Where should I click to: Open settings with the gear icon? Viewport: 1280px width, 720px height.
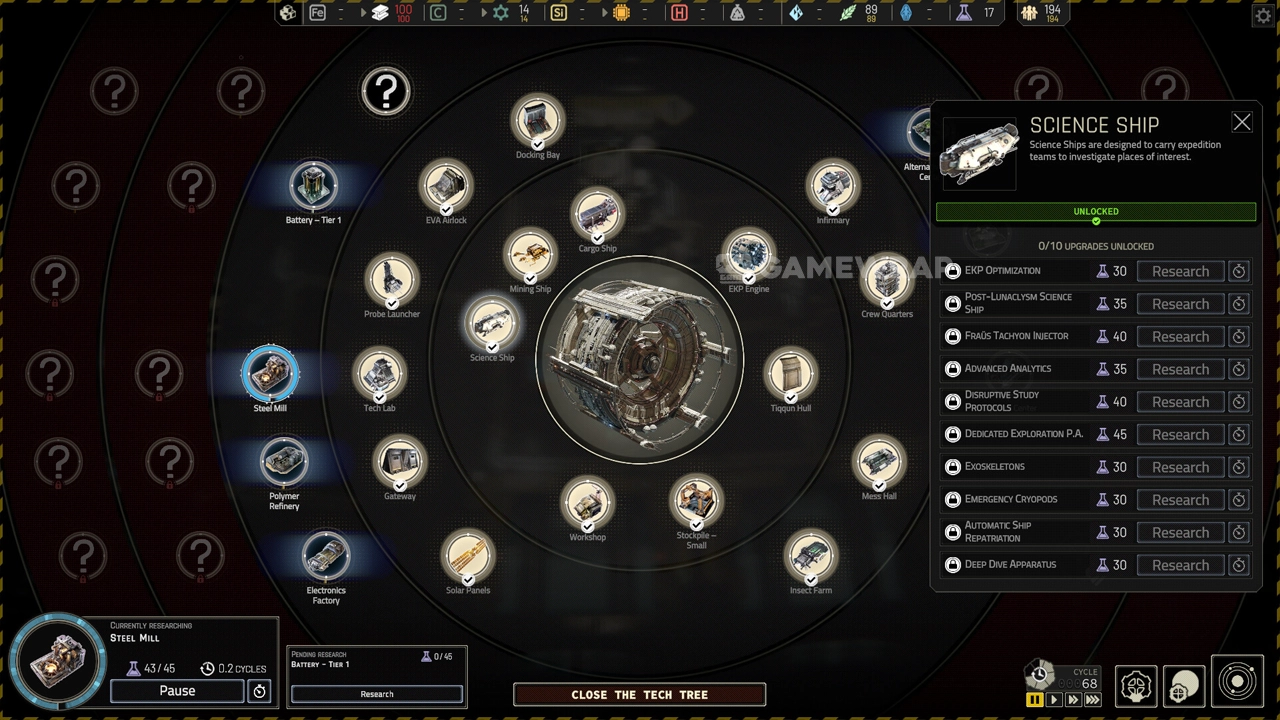(1262, 16)
